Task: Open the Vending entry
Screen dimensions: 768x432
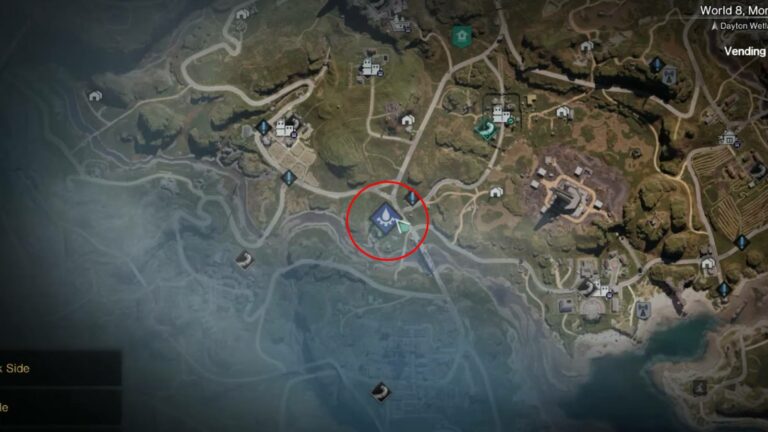Action: click(x=744, y=50)
